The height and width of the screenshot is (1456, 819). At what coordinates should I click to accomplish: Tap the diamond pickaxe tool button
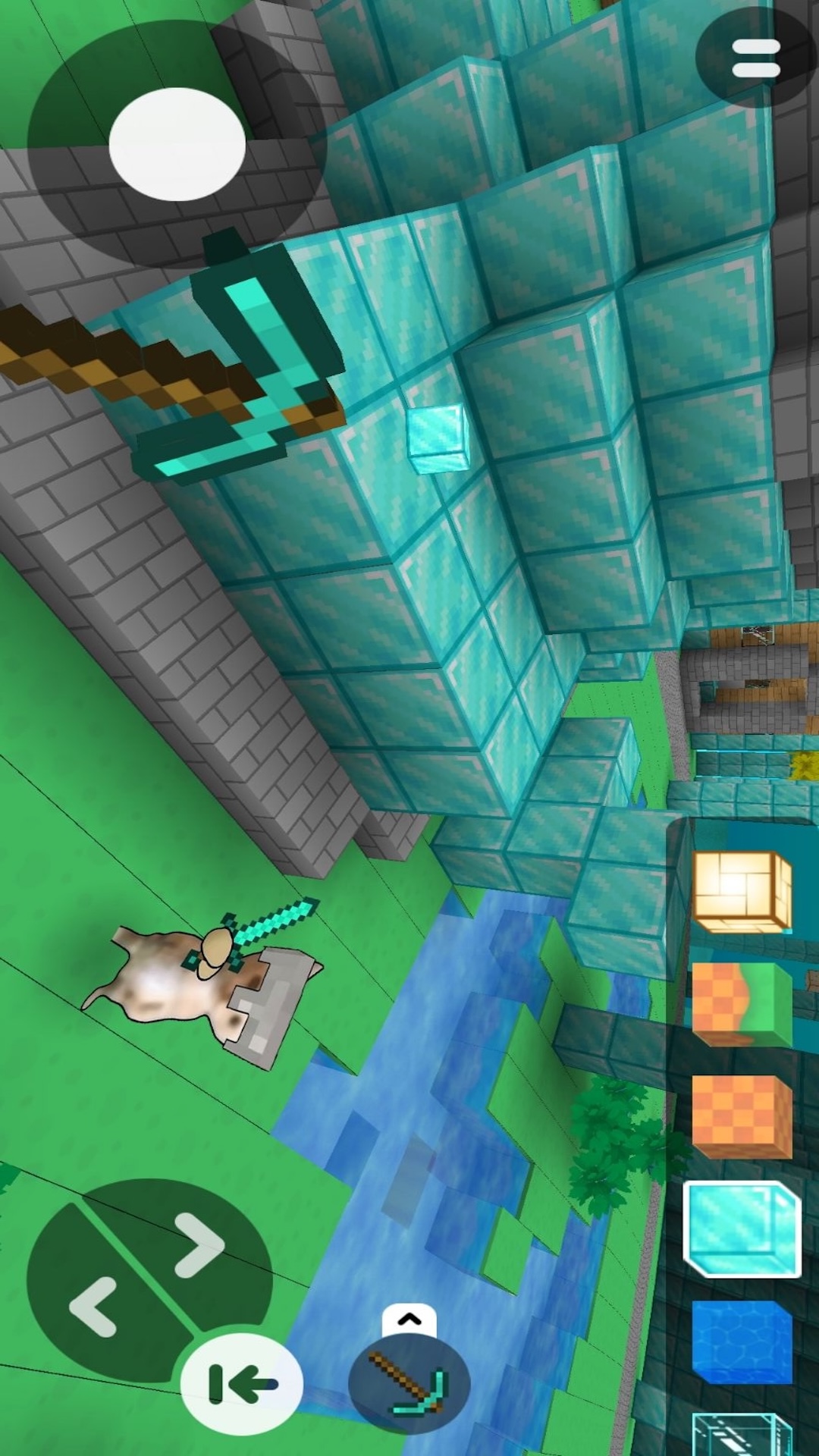coord(409,1383)
